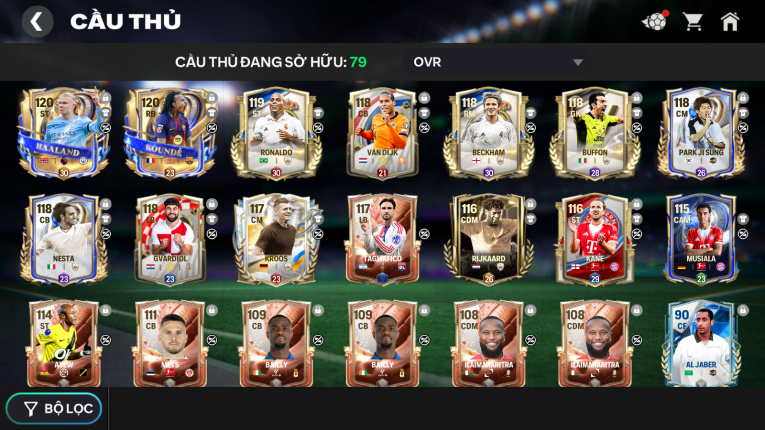Select the Beckham player card
This screenshot has height=430, width=765.
tap(488, 133)
